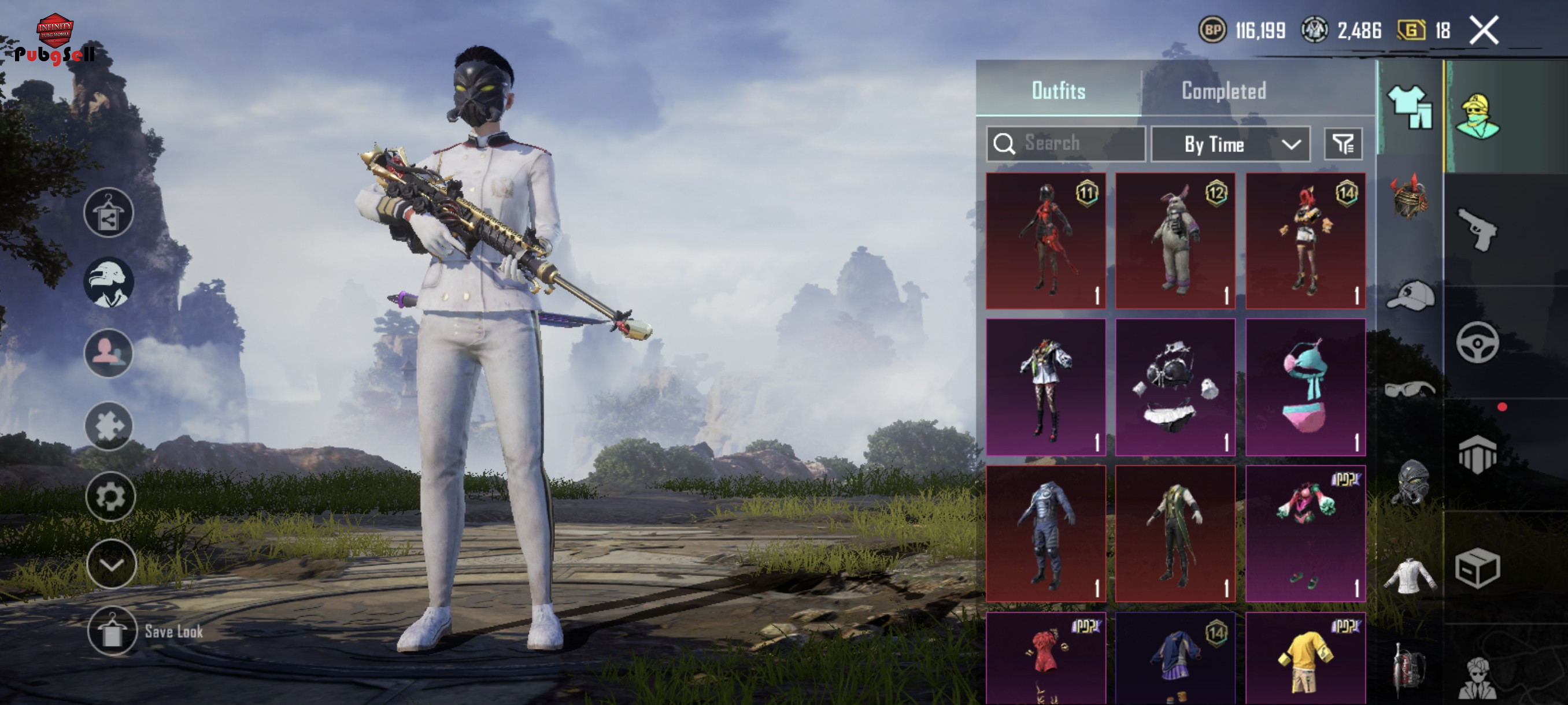Open the steering wheel vehicle category
Image resolution: width=1568 pixels, height=705 pixels.
pyautogui.click(x=1477, y=343)
